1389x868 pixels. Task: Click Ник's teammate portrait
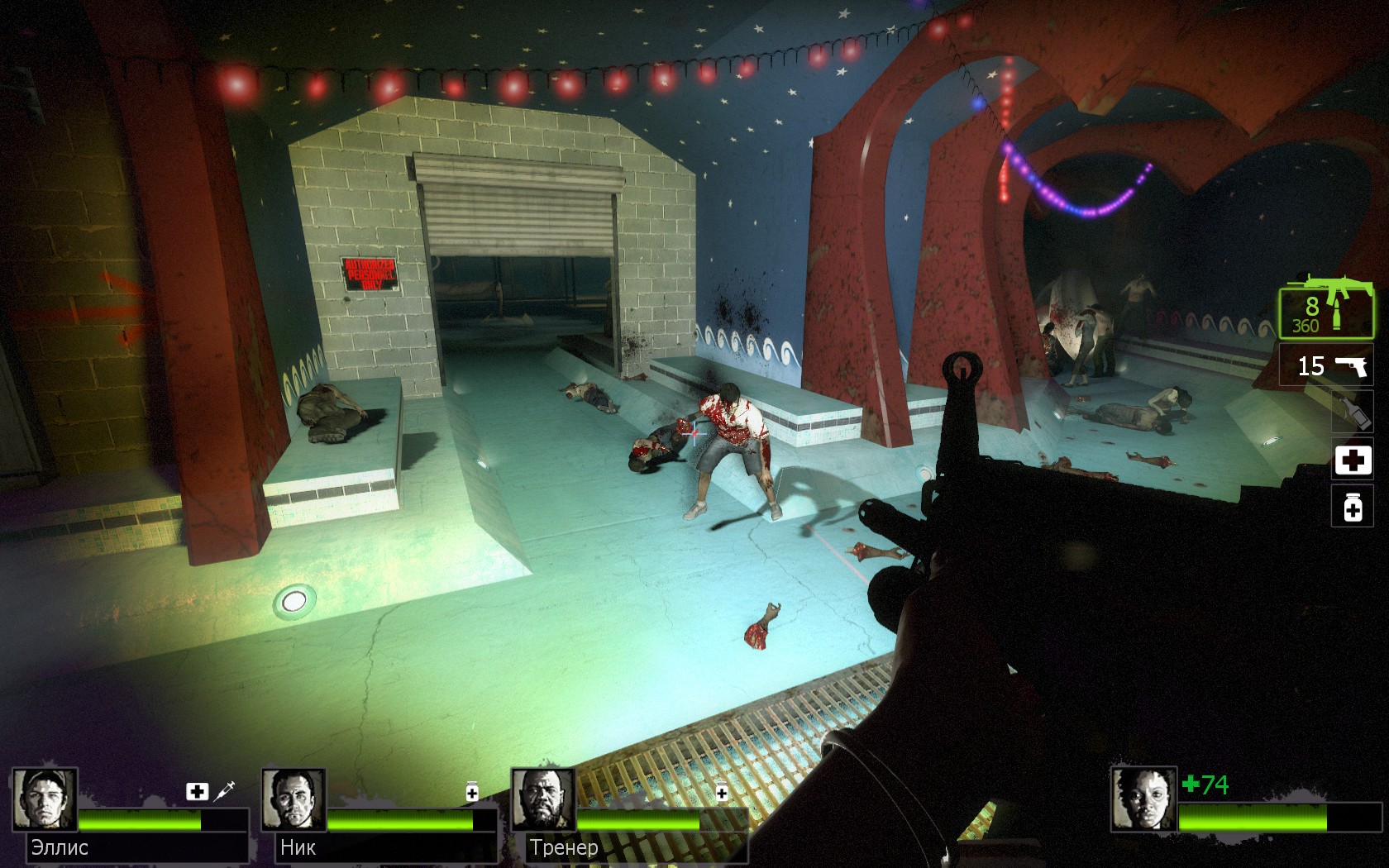point(294,799)
